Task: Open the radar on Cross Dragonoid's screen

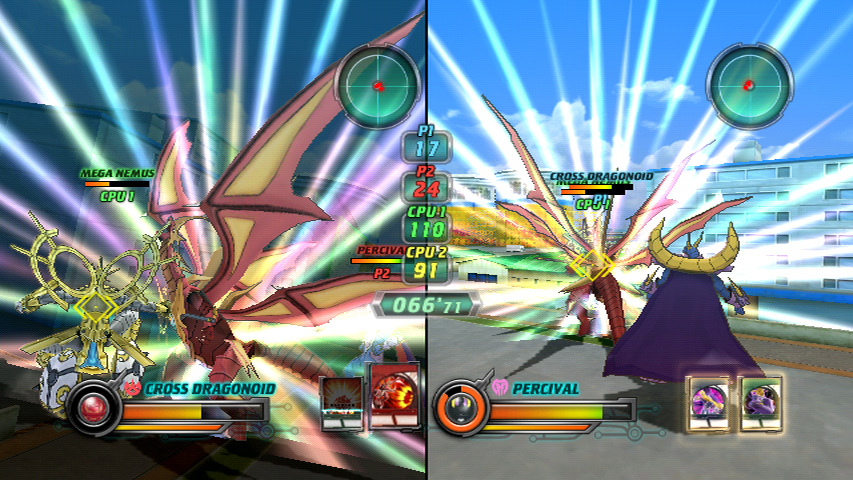Action: (x=379, y=84)
